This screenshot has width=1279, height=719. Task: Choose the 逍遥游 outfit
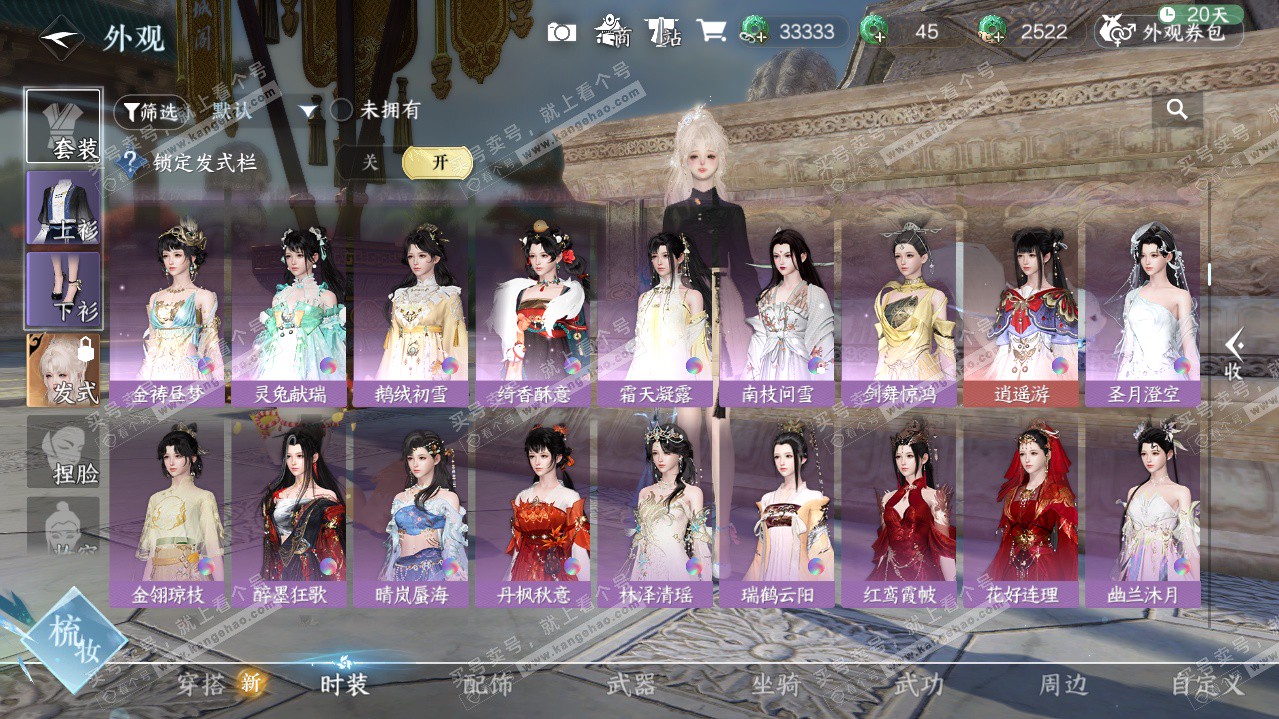click(1021, 312)
